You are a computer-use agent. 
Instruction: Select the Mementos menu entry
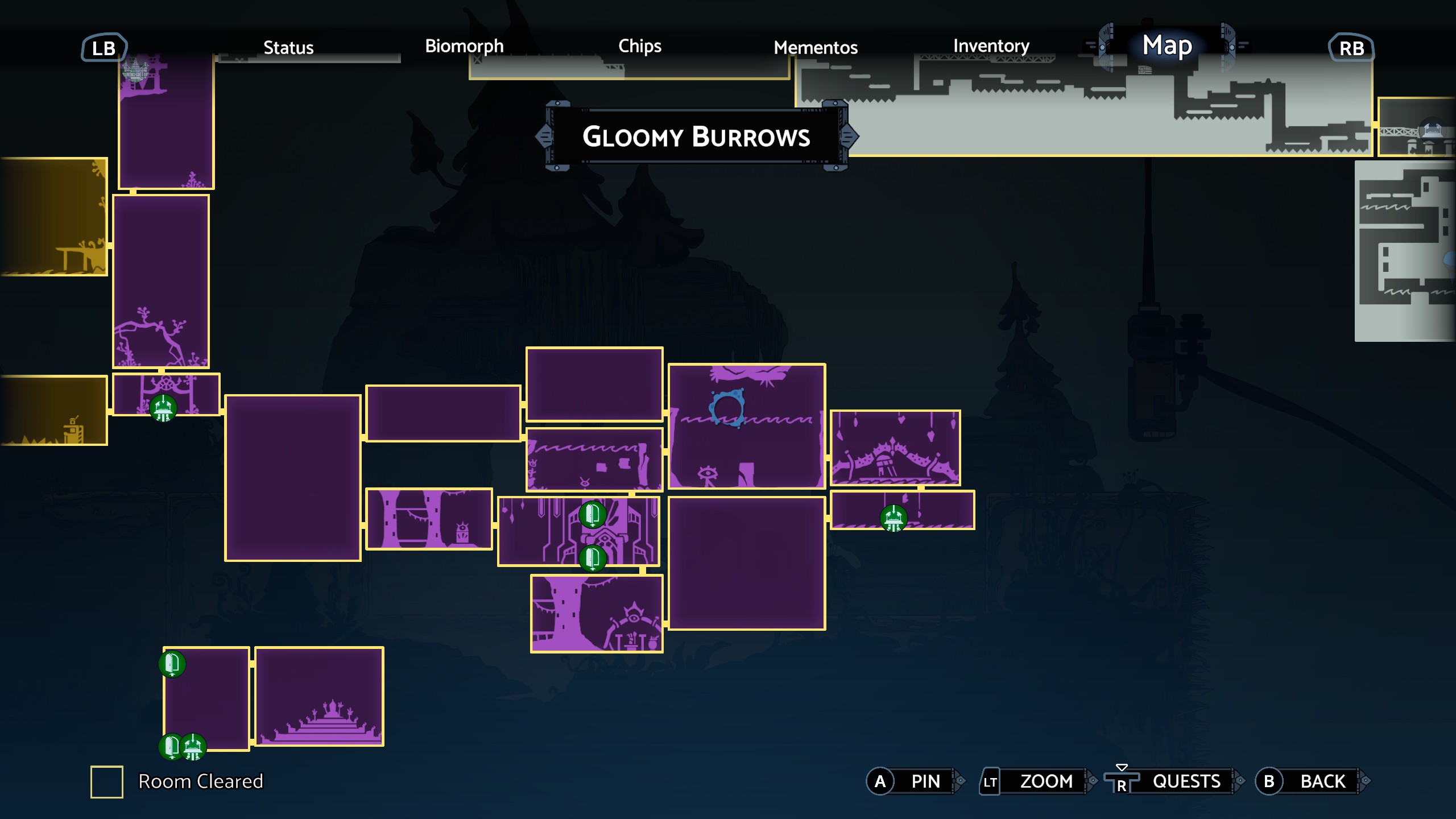[x=816, y=48]
